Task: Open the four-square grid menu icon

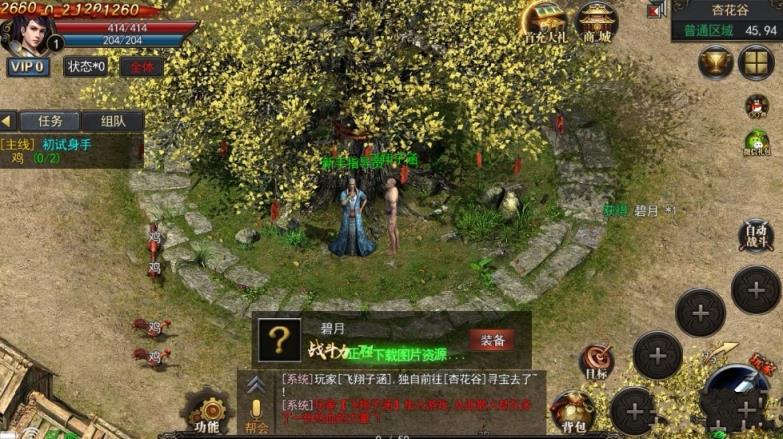Action: [757, 63]
